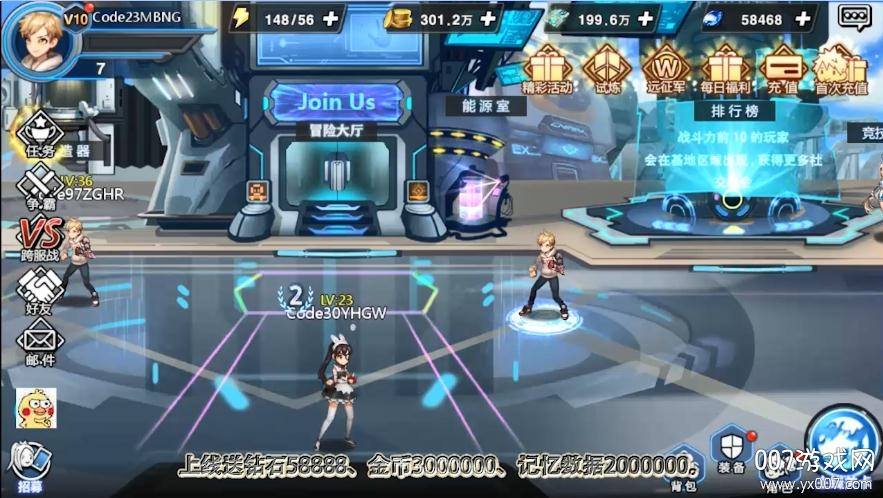
Task: Open 精彩活动 events gift icon
Action: coord(546,69)
